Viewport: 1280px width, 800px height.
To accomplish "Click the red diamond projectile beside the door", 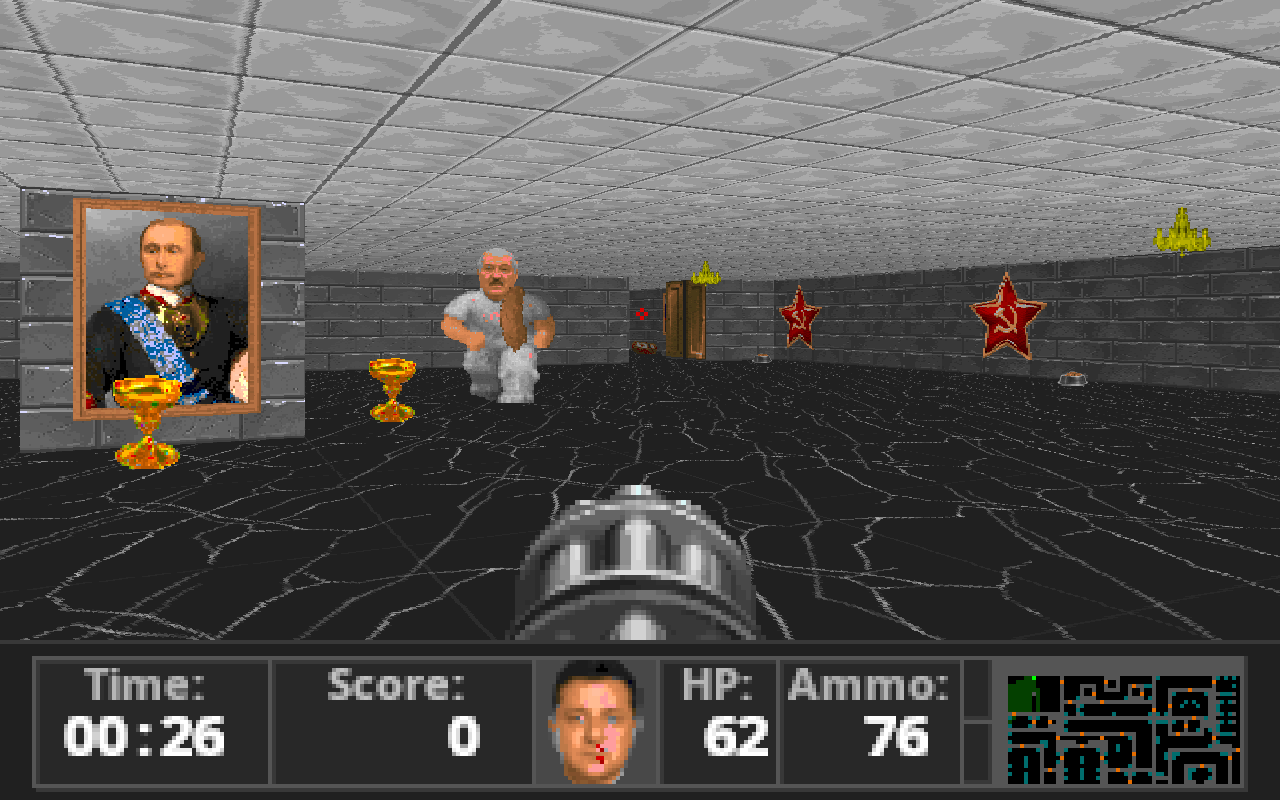I will coord(641,312).
